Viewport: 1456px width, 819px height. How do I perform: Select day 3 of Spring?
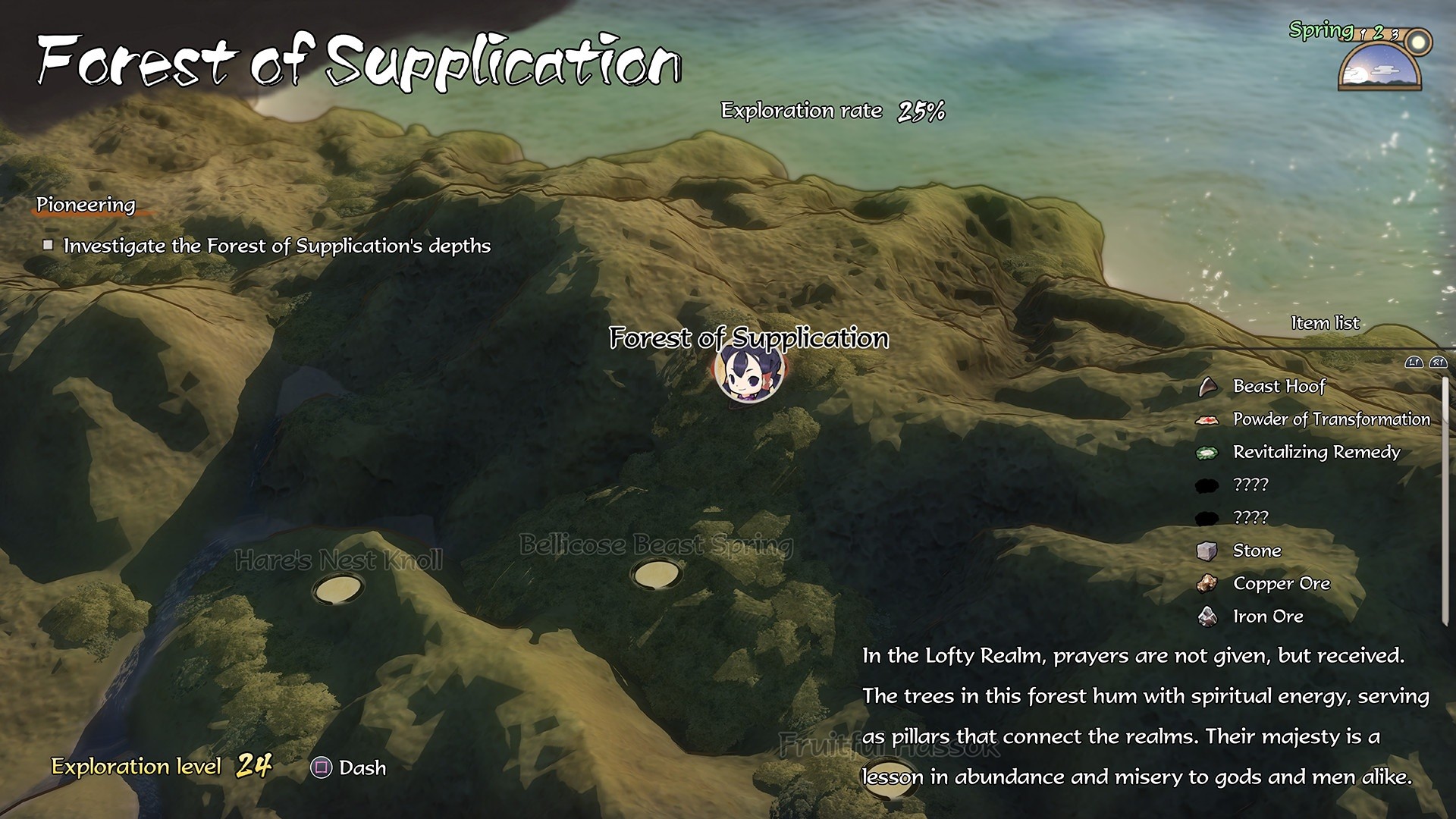tap(1396, 35)
